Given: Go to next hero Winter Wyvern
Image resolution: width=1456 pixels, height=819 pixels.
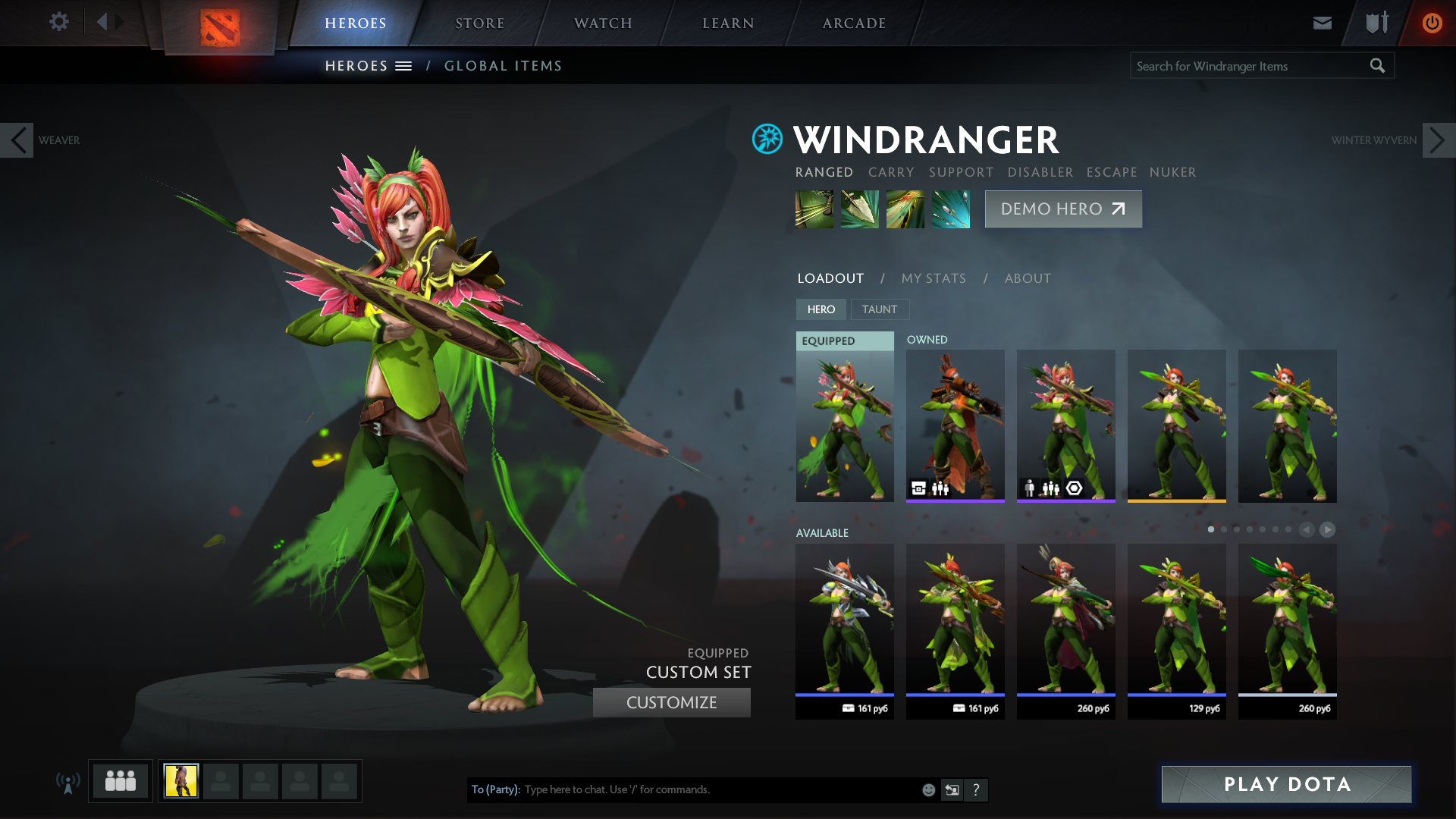Looking at the screenshot, I should 1438,140.
